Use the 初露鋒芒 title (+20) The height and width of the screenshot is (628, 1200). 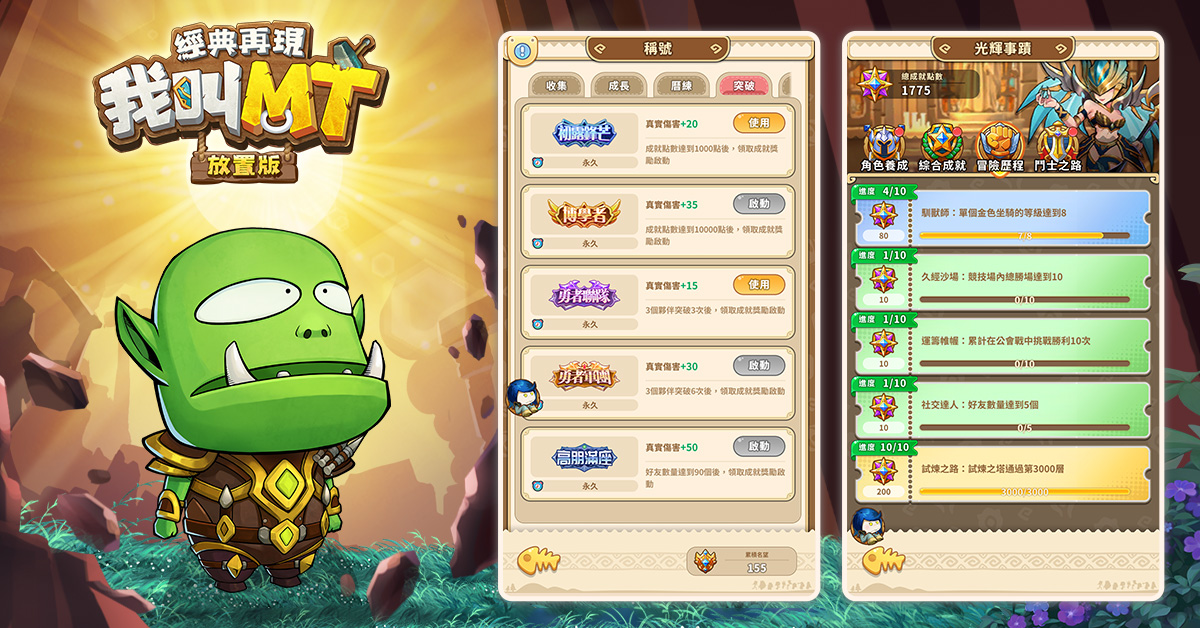pyautogui.click(x=759, y=123)
